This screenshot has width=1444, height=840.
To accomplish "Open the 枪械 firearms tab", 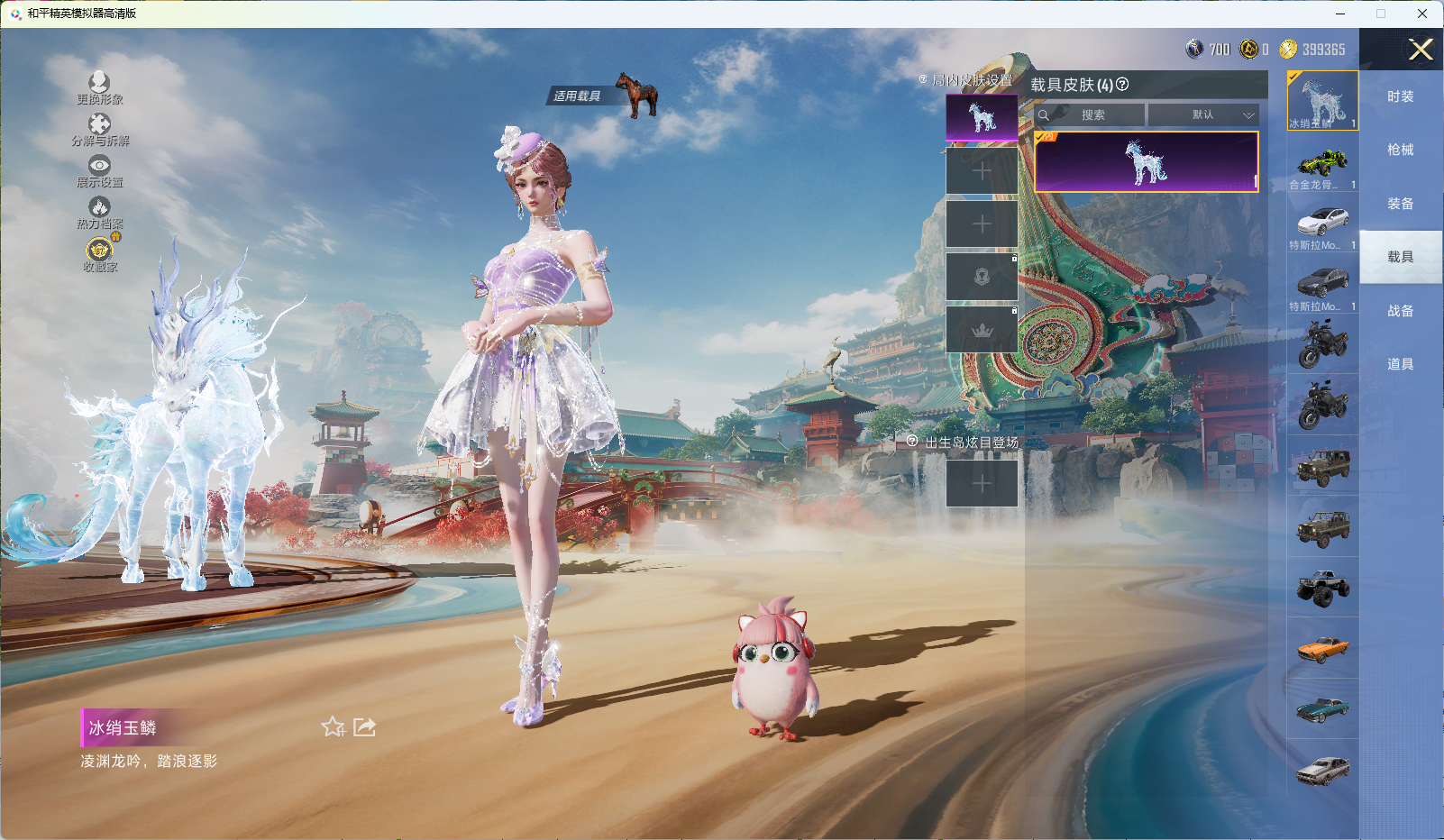I will pos(1400,150).
